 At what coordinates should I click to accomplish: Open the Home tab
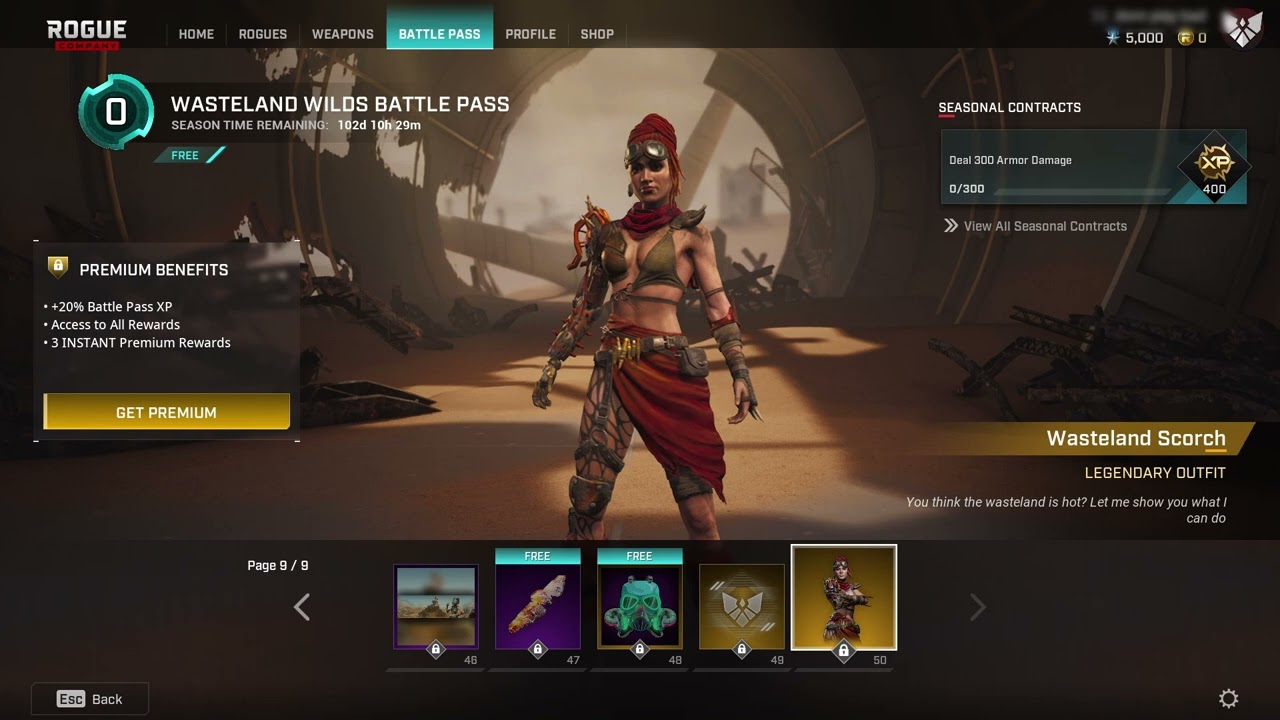(196, 34)
